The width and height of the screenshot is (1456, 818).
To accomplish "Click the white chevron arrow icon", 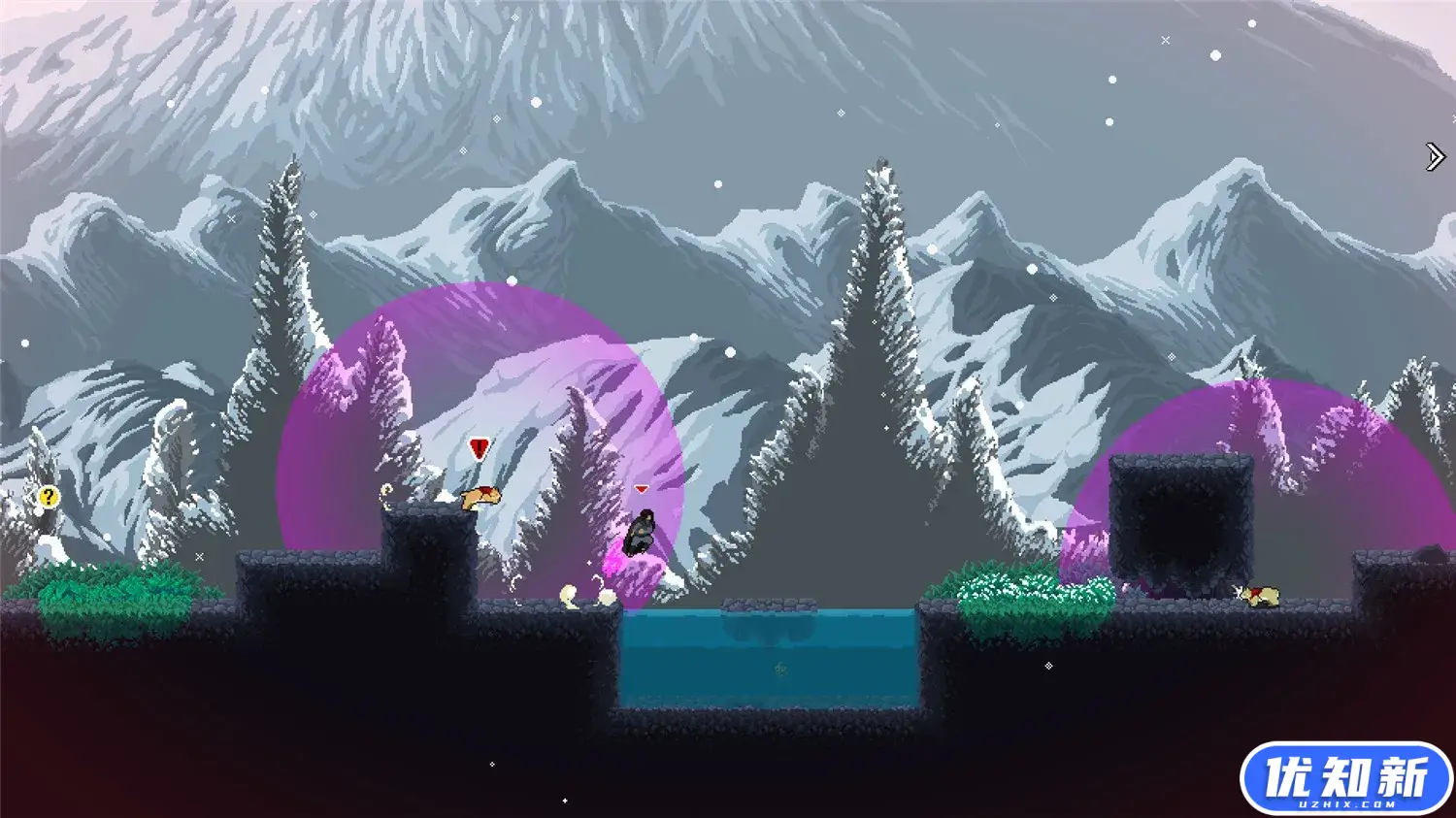I will pyautogui.click(x=1435, y=156).
